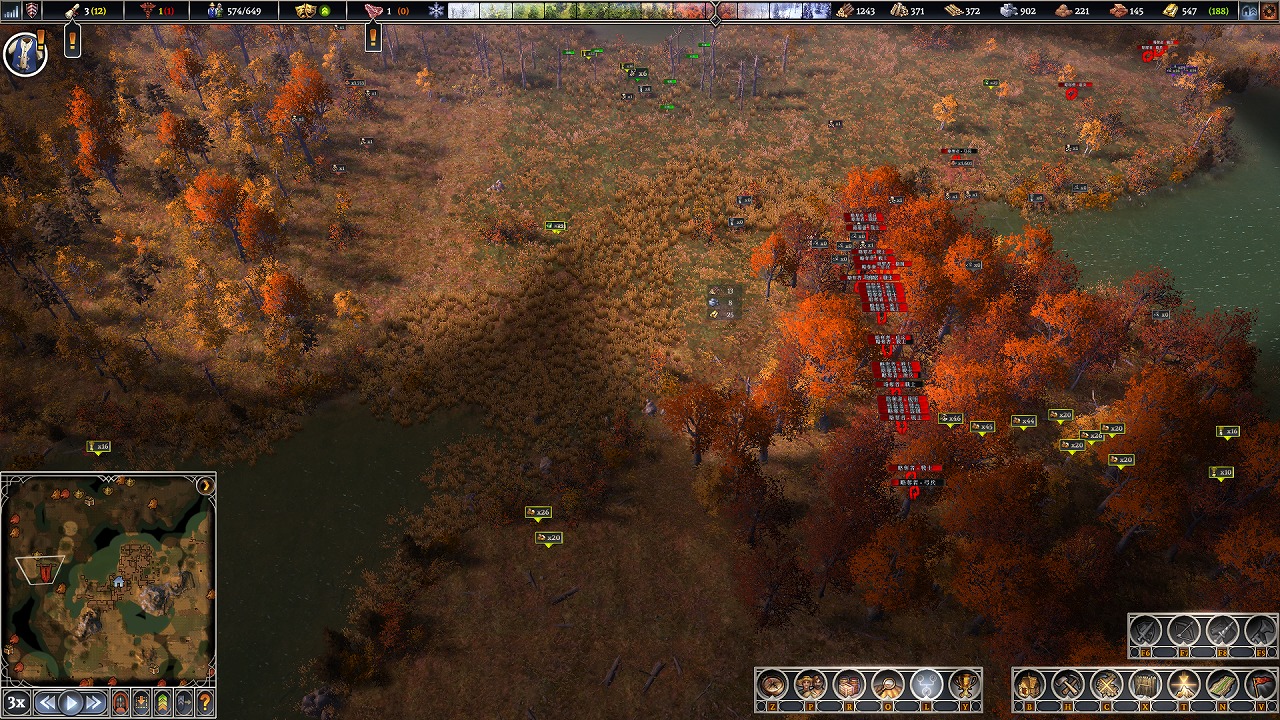Open the resource crates stockpile panel
The height and width of the screenshot is (720, 1280).
click(849, 685)
